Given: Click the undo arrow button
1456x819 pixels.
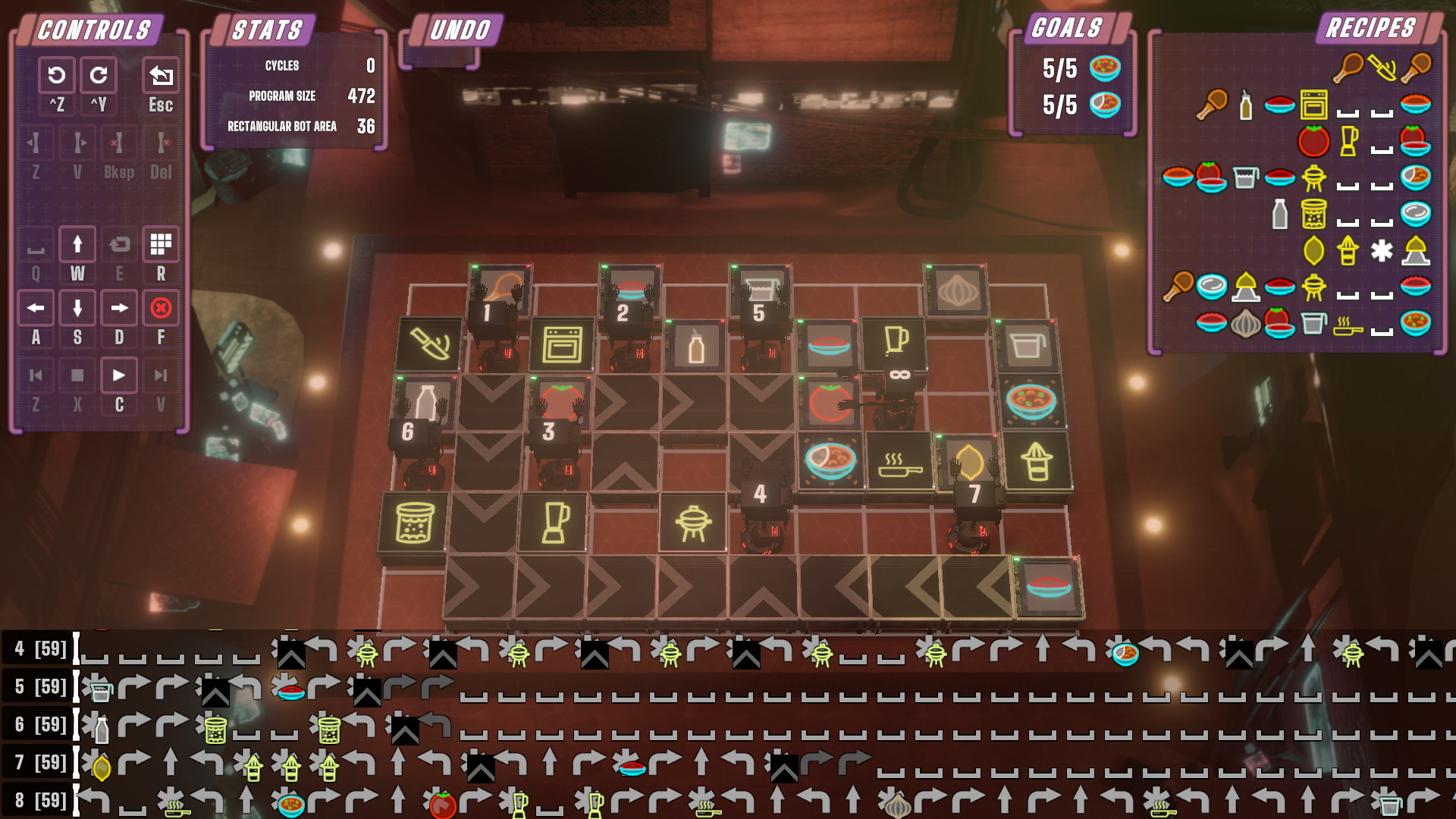Looking at the screenshot, I should [56, 76].
